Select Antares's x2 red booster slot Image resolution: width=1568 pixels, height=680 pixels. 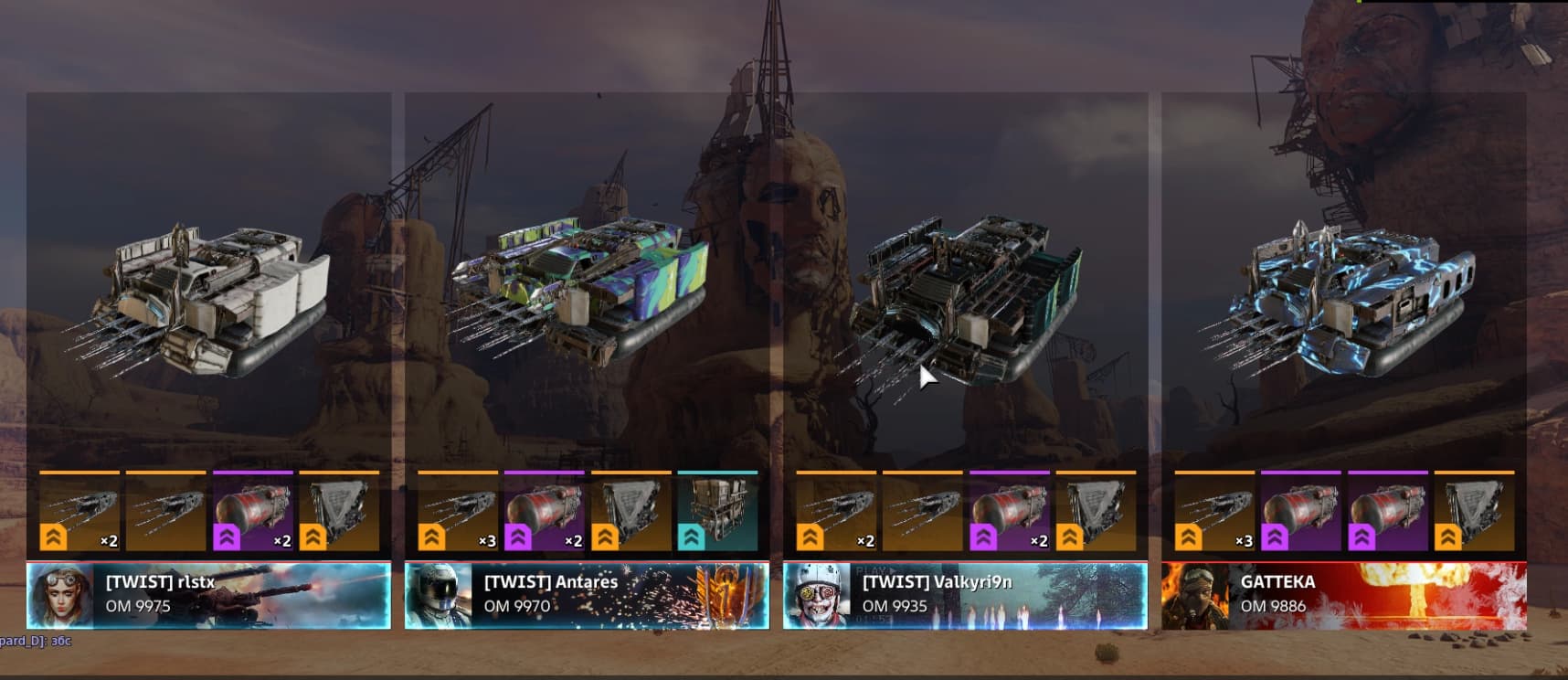544,513
